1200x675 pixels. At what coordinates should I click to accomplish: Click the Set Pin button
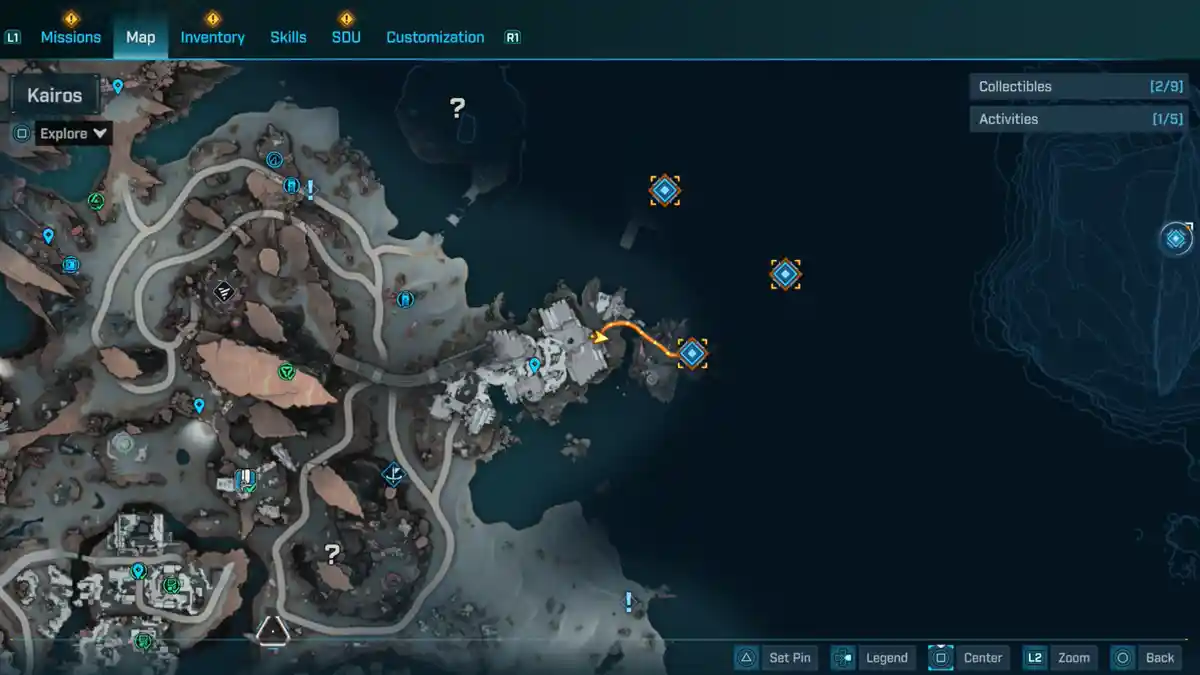(x=776, y=657)
